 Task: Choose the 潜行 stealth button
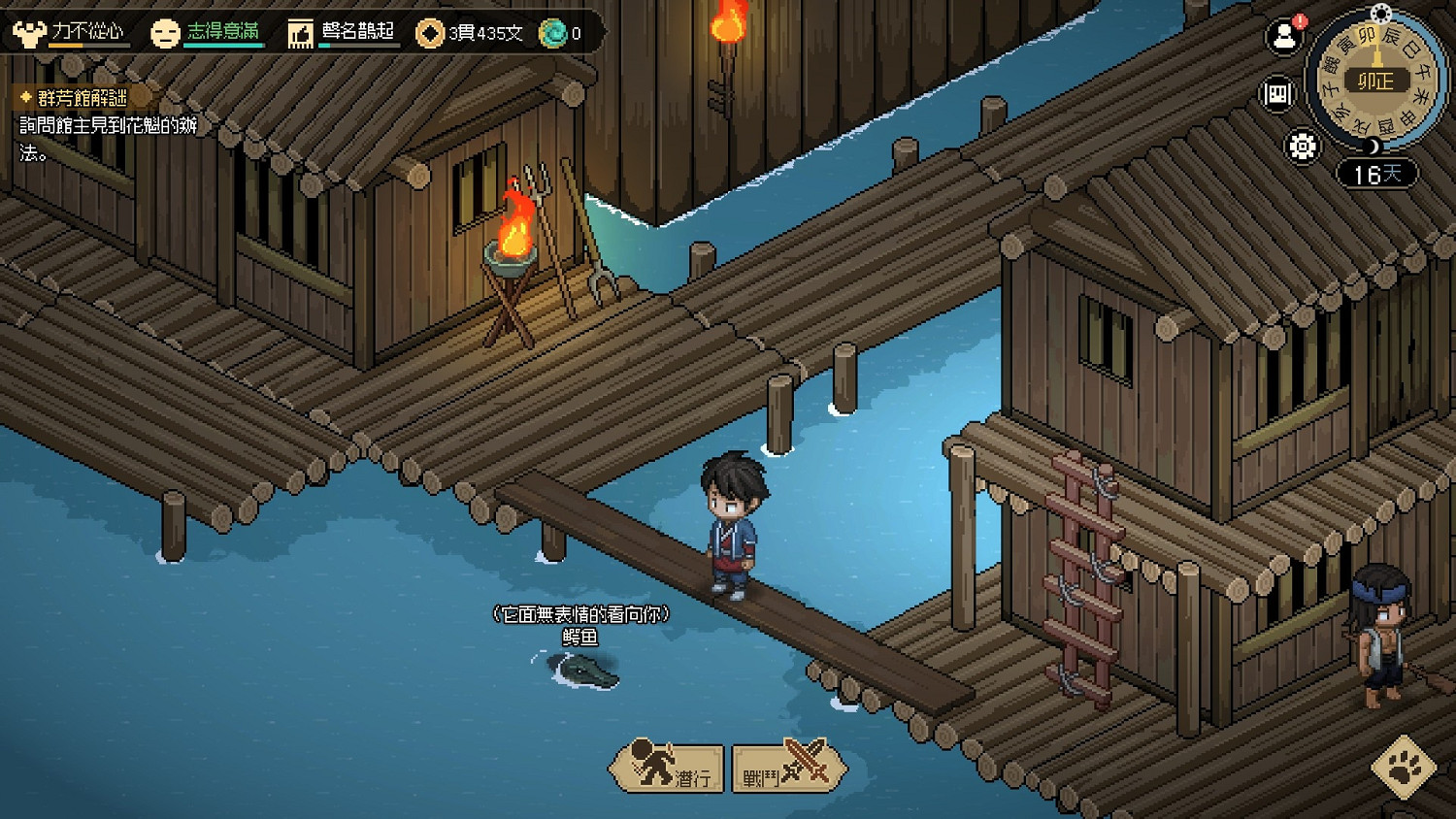(668, 768)
